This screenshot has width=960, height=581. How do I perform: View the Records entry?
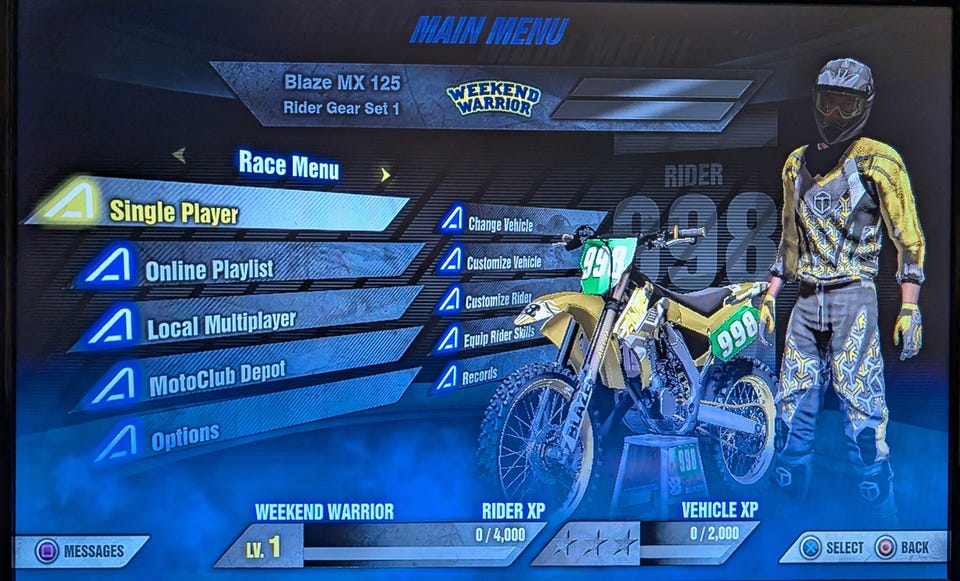479,377
